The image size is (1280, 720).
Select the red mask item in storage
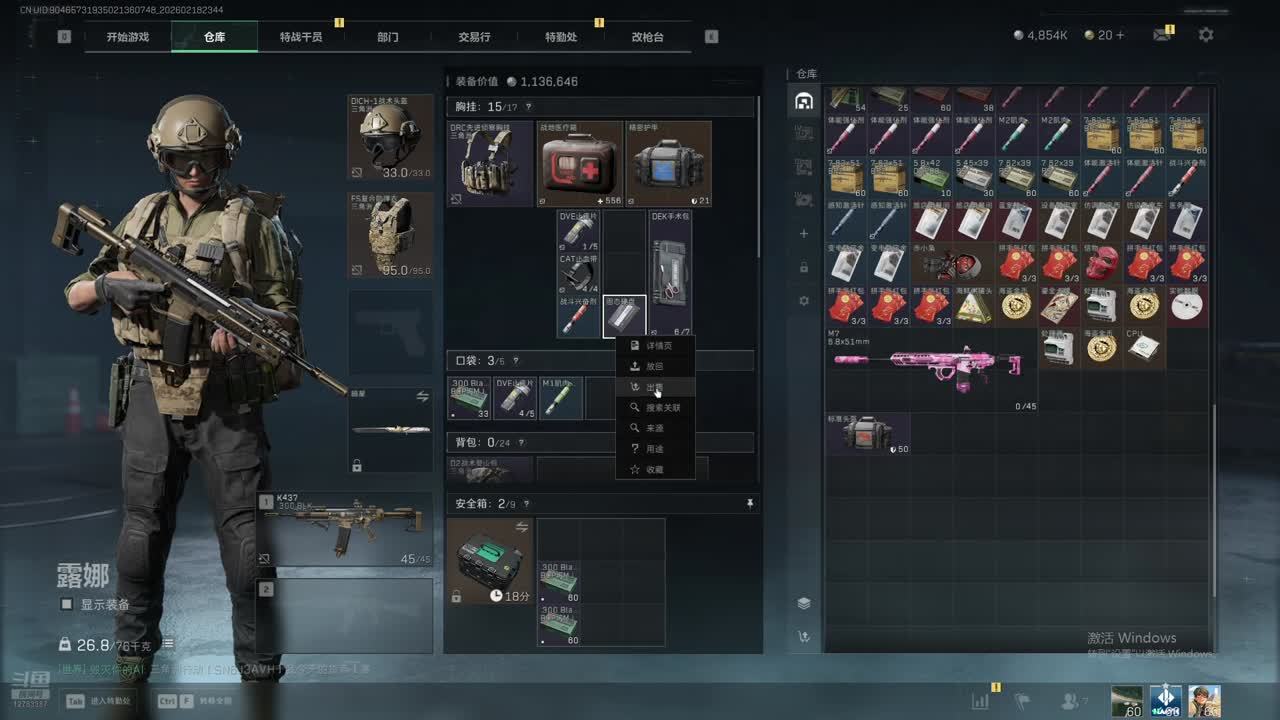(1102, 264)
